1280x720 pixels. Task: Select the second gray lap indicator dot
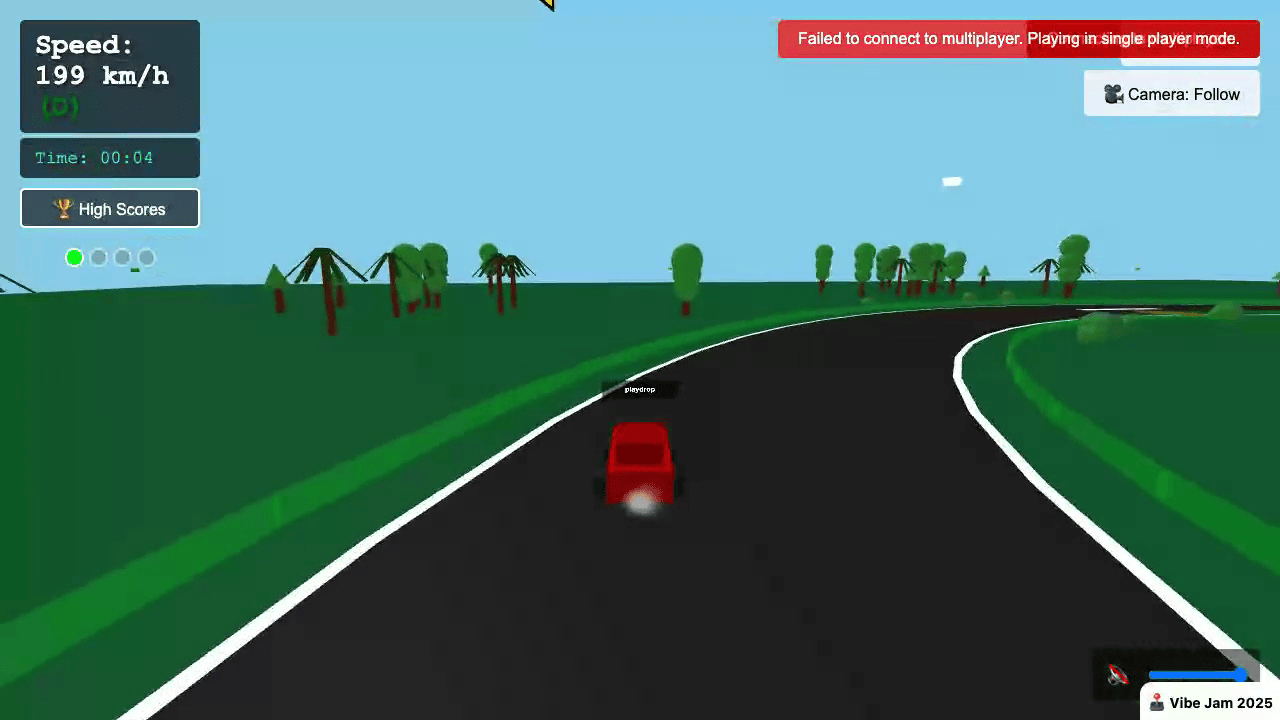[98, 257]
